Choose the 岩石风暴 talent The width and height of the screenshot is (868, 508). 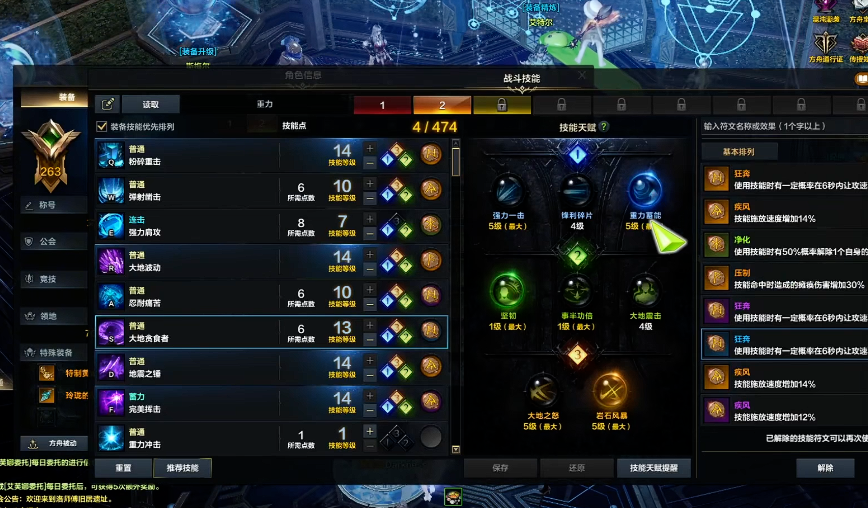(x=610, y=391)
